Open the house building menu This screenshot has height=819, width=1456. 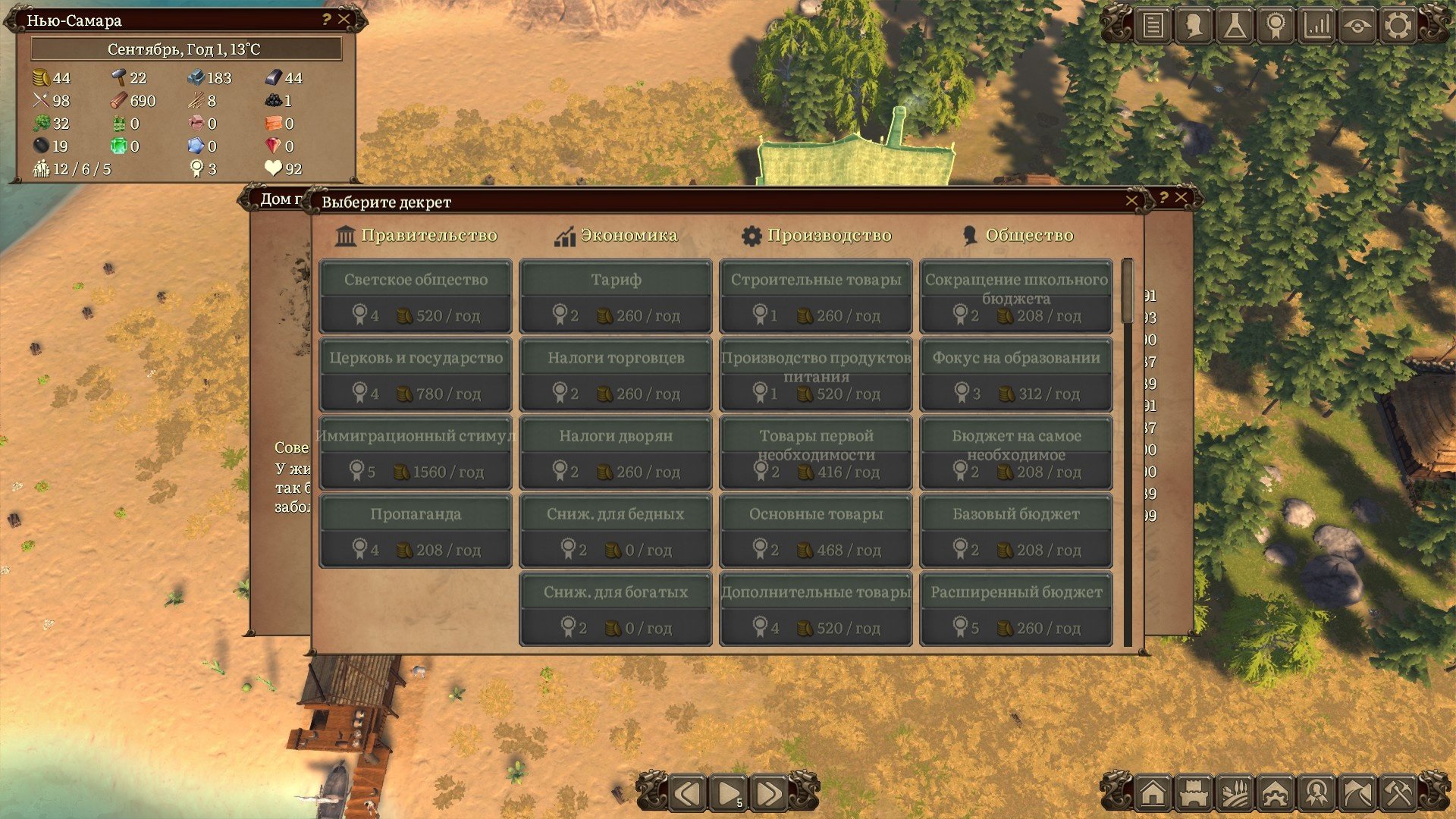pyautogui.click(x=1153, y=794)
